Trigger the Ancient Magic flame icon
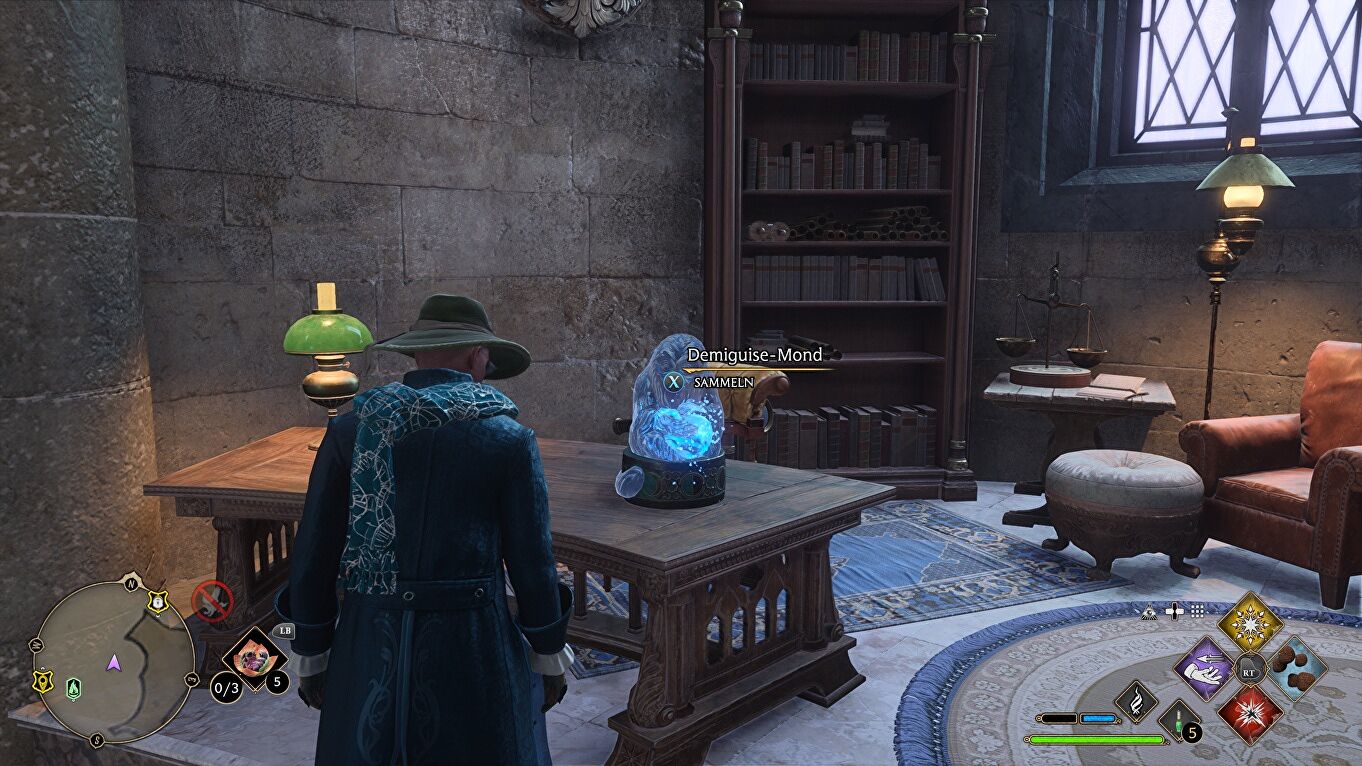1362x766 pixels. 1136,700
